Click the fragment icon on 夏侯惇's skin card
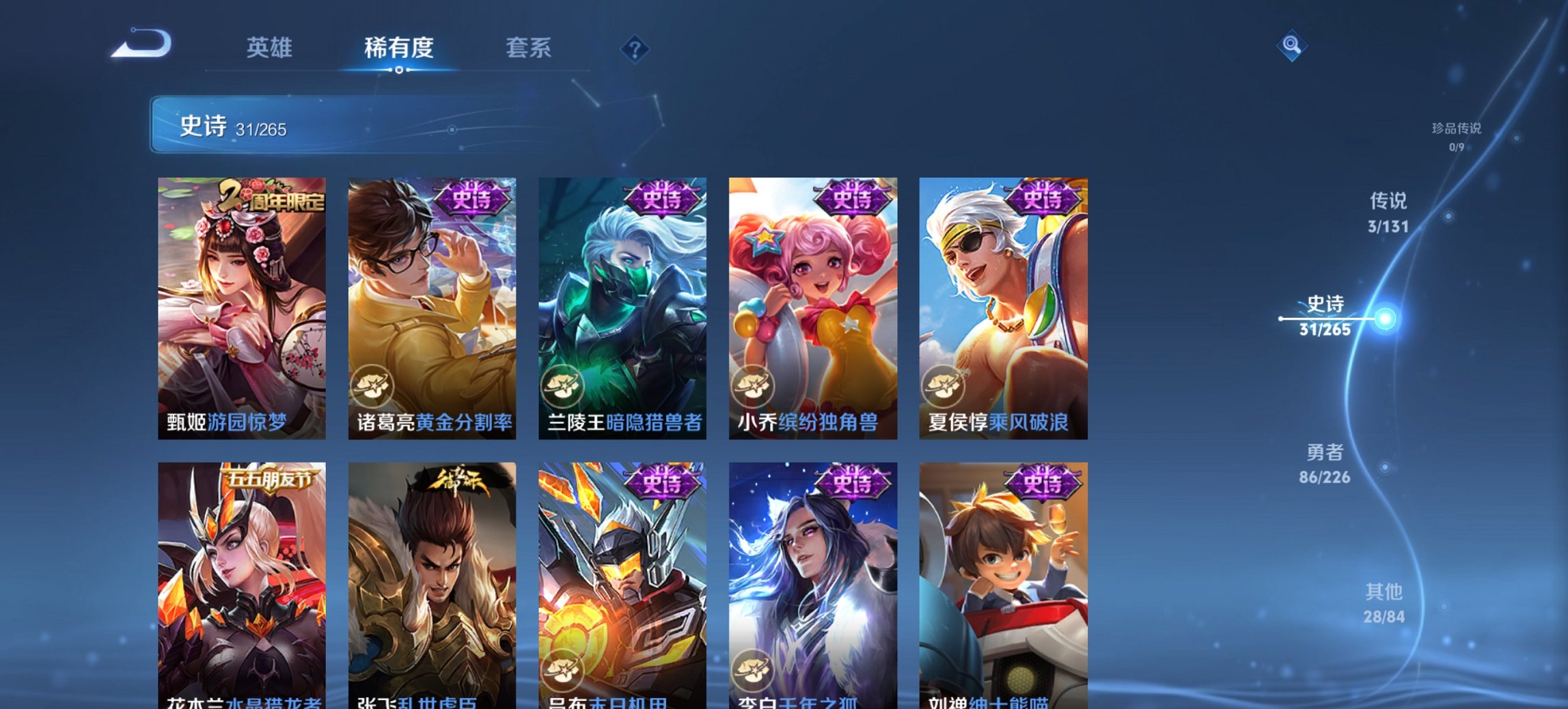1568x709 pixels. tap(945, 386)
